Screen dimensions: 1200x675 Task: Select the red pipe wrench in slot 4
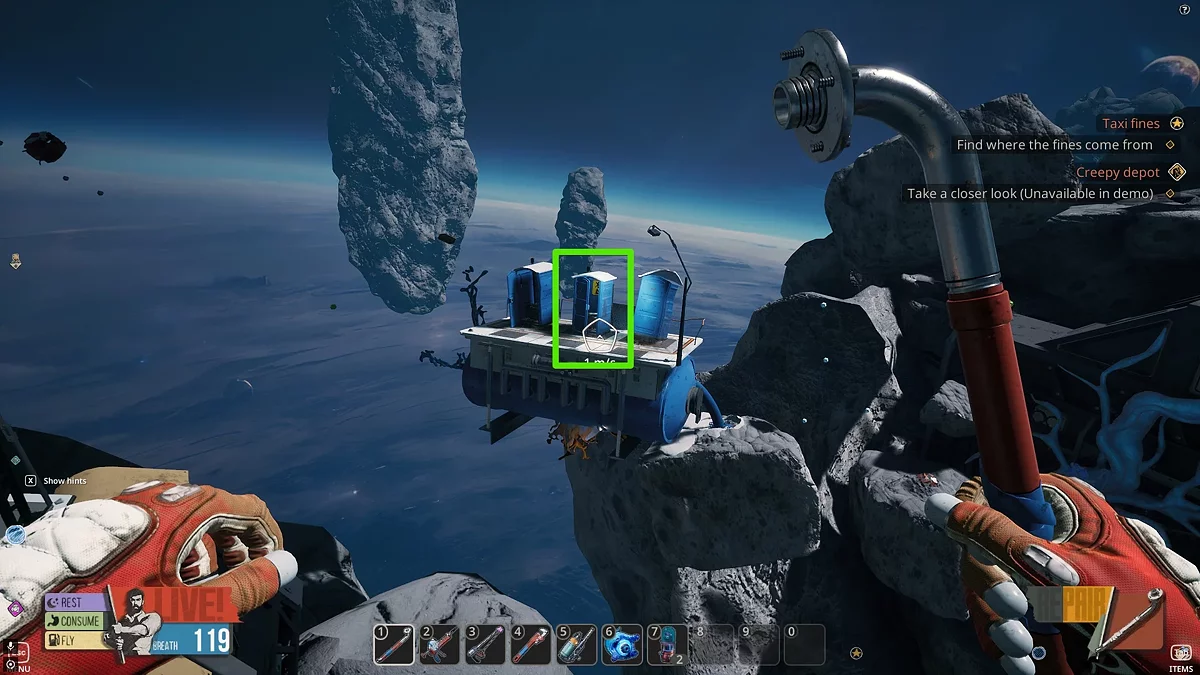[x=532, y=645]
